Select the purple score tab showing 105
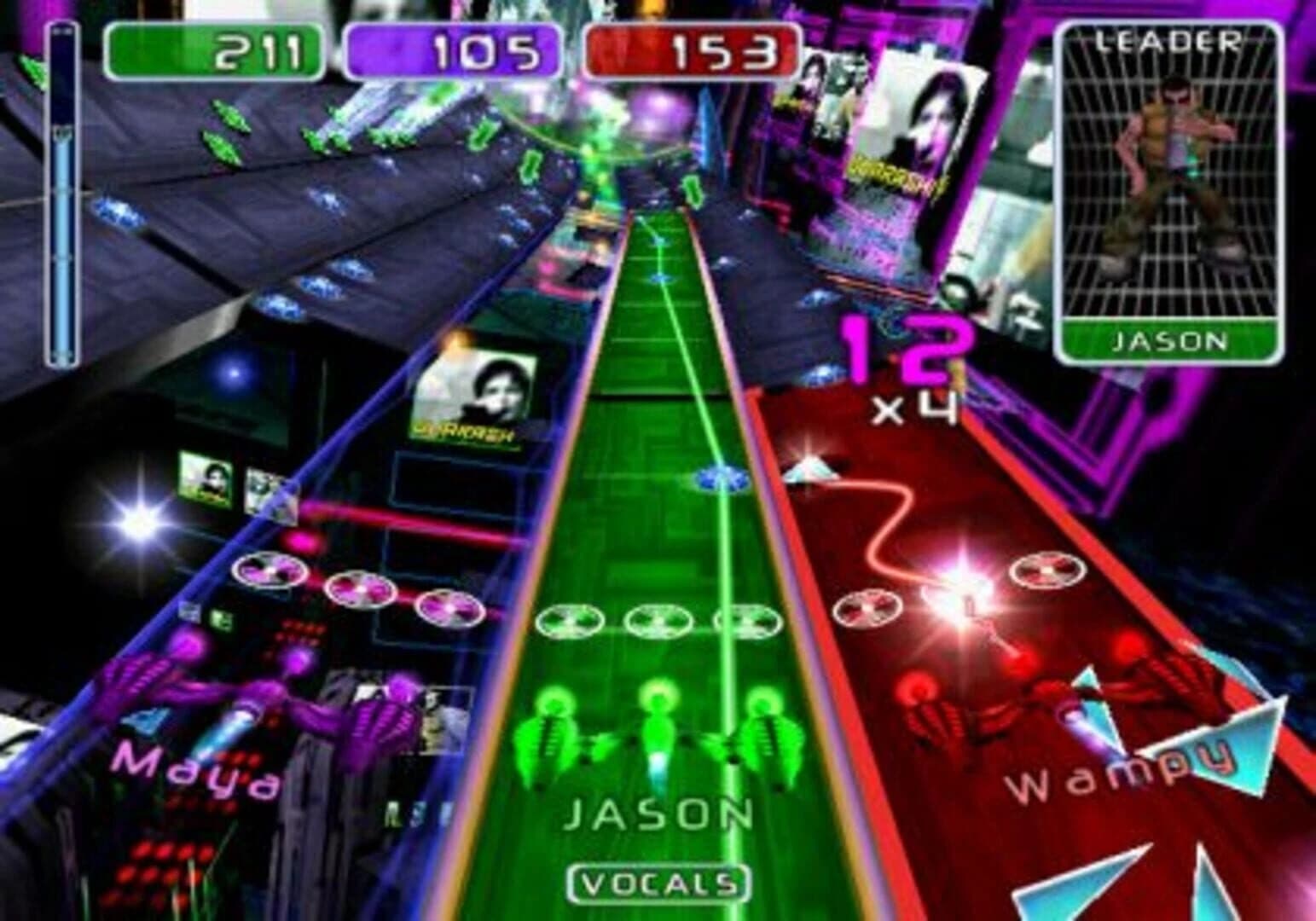Image resolution: width=1316 pixels, height=921 pixels. [x=452, y=49]
